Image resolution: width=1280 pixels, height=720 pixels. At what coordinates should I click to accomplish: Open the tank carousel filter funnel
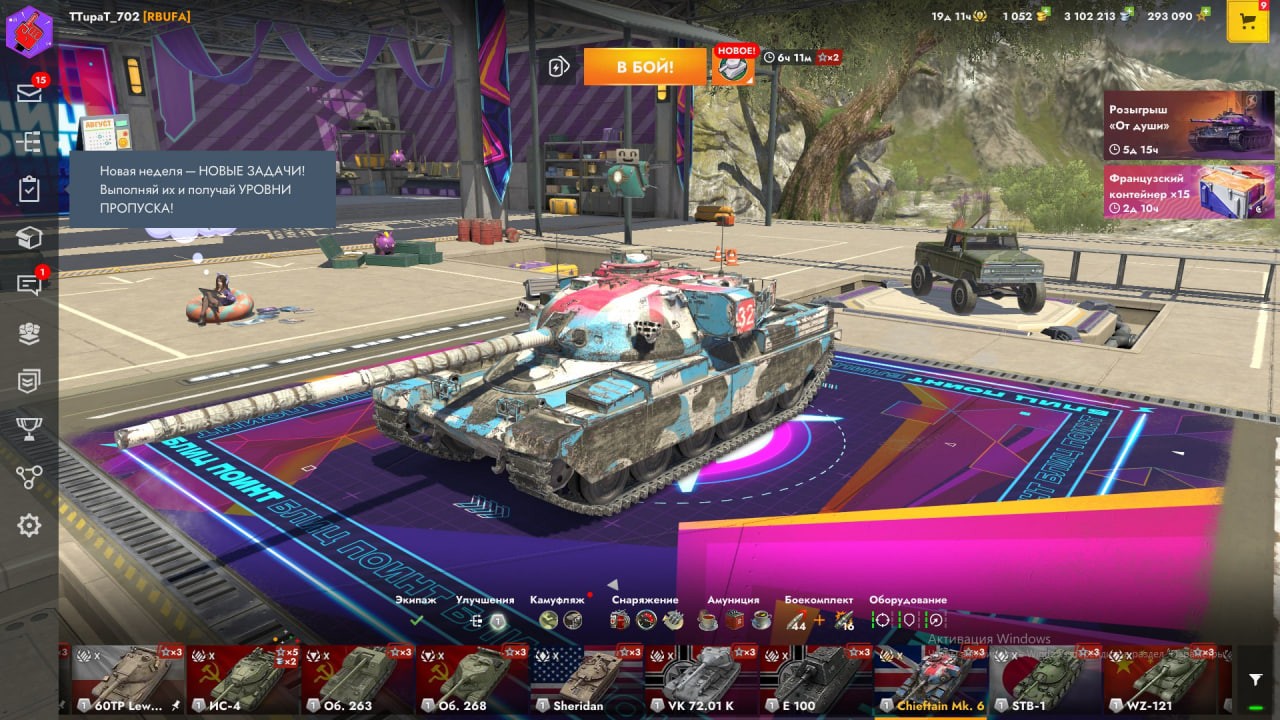coord(1256,680)
